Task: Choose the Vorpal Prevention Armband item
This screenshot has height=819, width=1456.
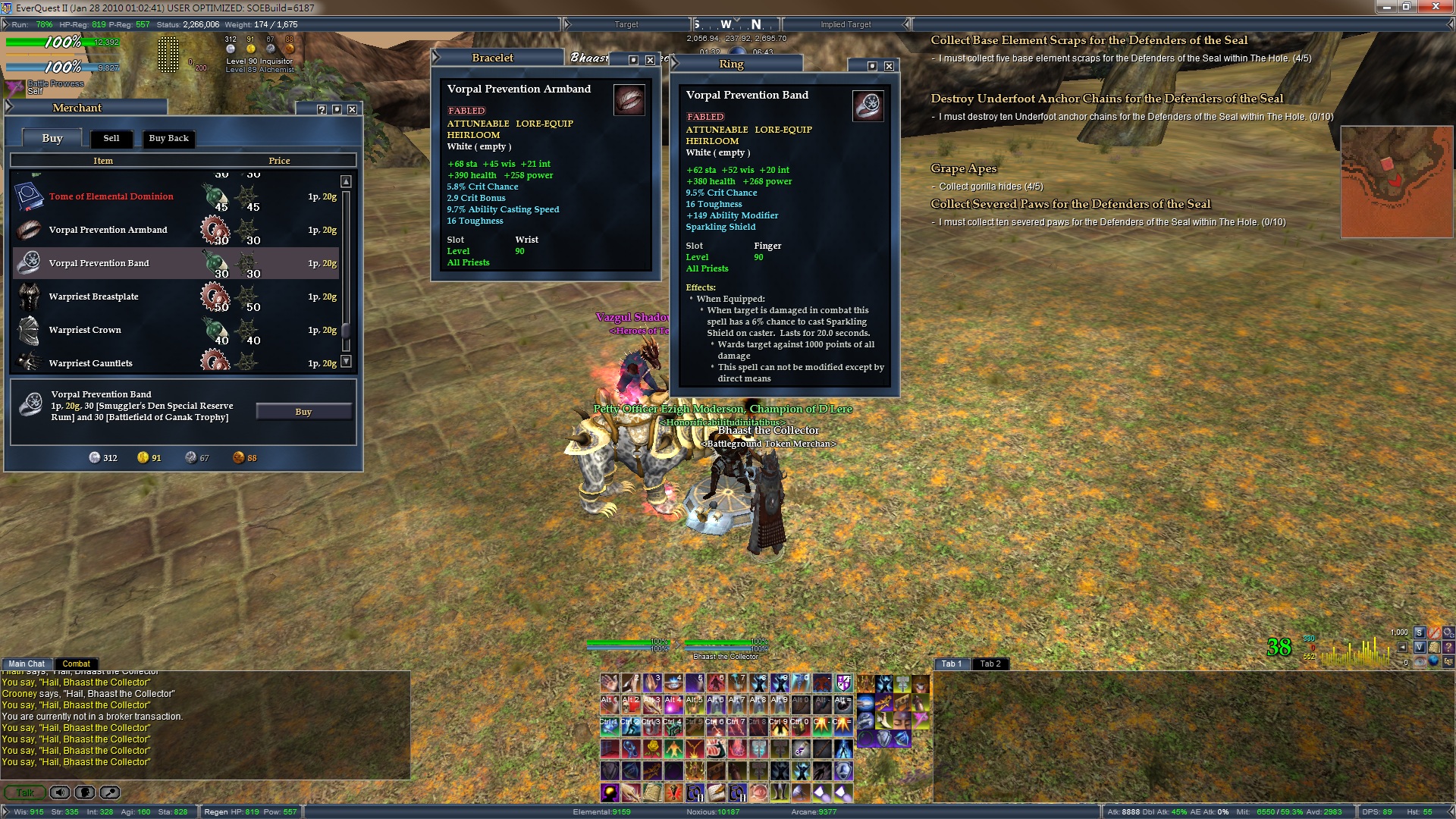Action: [108, 230]
